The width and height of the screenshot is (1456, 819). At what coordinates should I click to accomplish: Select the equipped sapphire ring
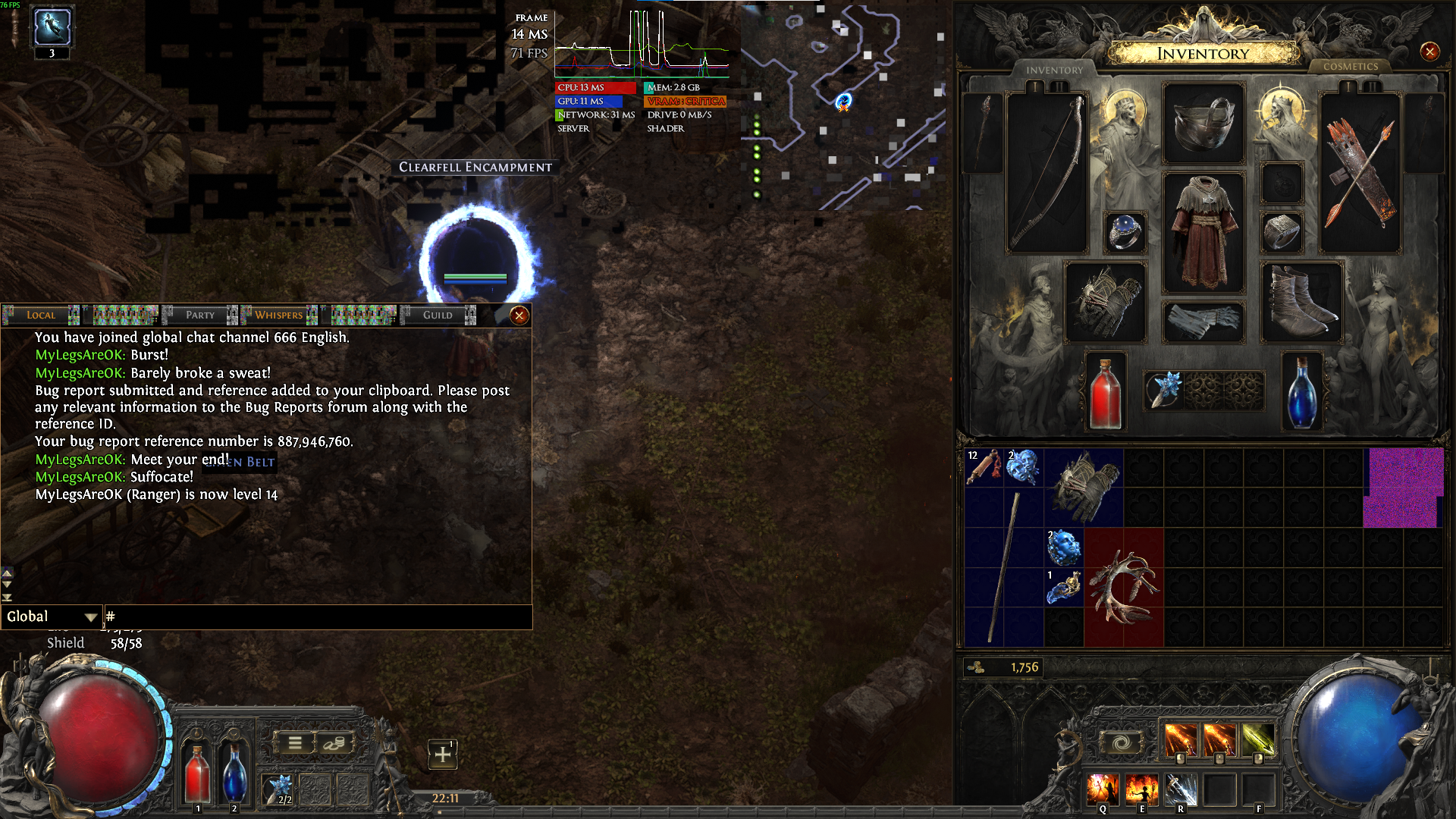1125,231
